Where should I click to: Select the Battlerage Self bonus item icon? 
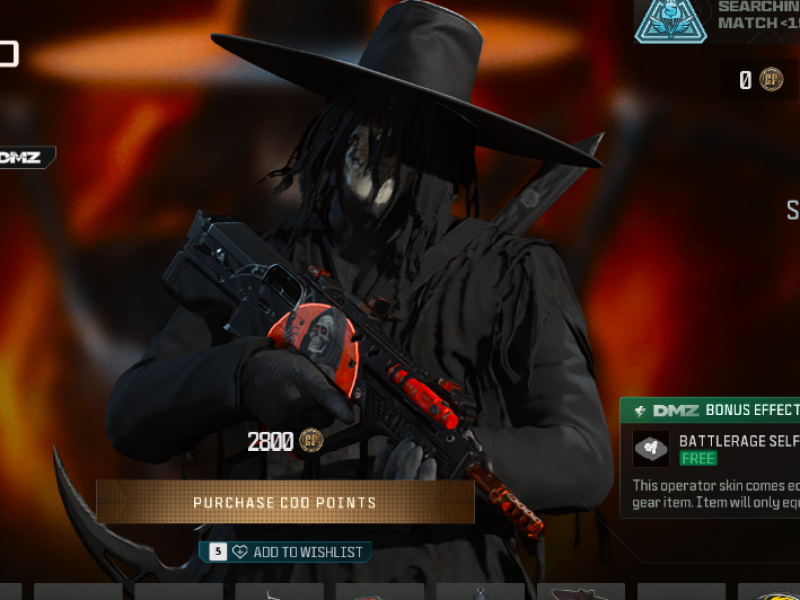[651, 449]
